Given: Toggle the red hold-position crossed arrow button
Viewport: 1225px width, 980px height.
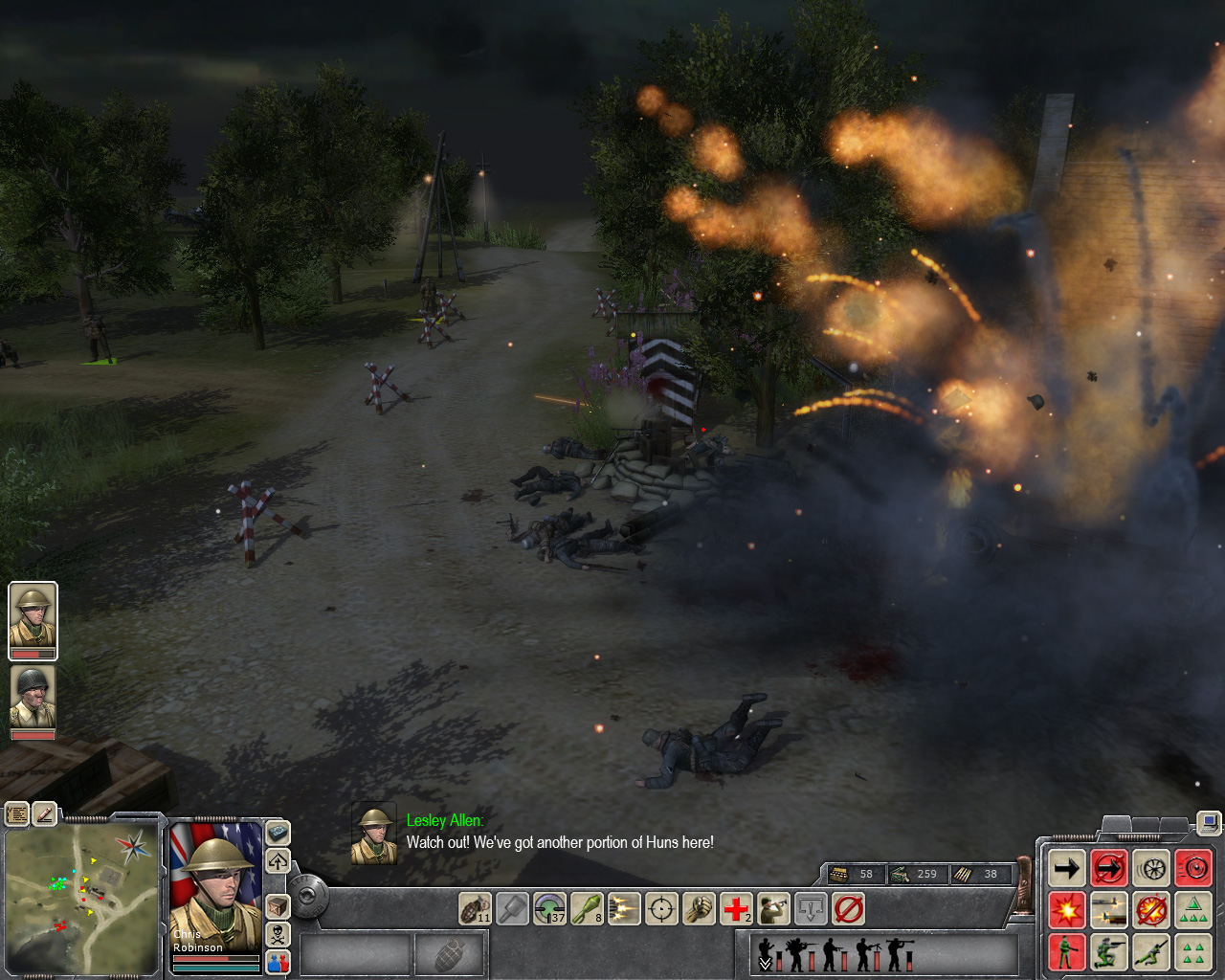Looking at the screenshot, I should (1109, 869).
